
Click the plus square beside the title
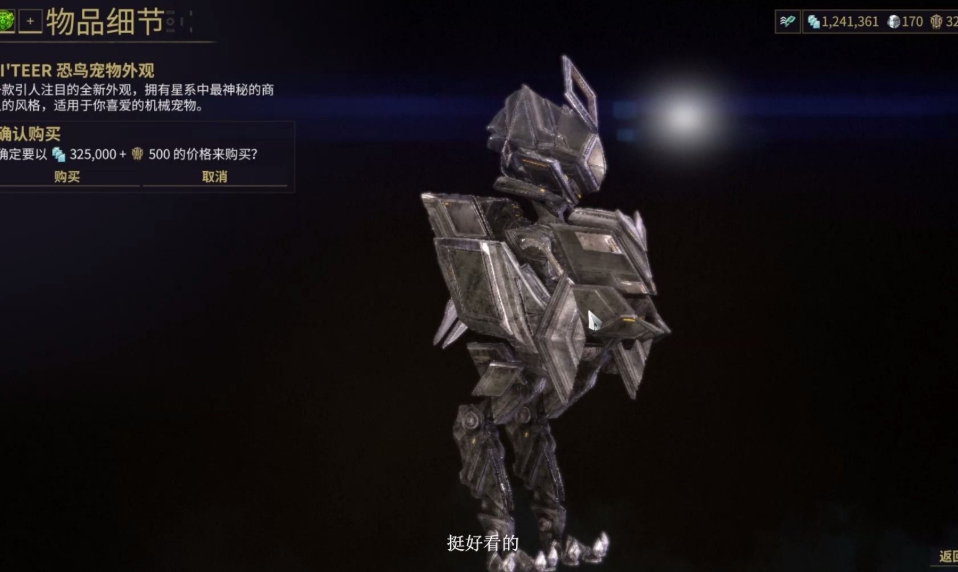tap(30, 20)
